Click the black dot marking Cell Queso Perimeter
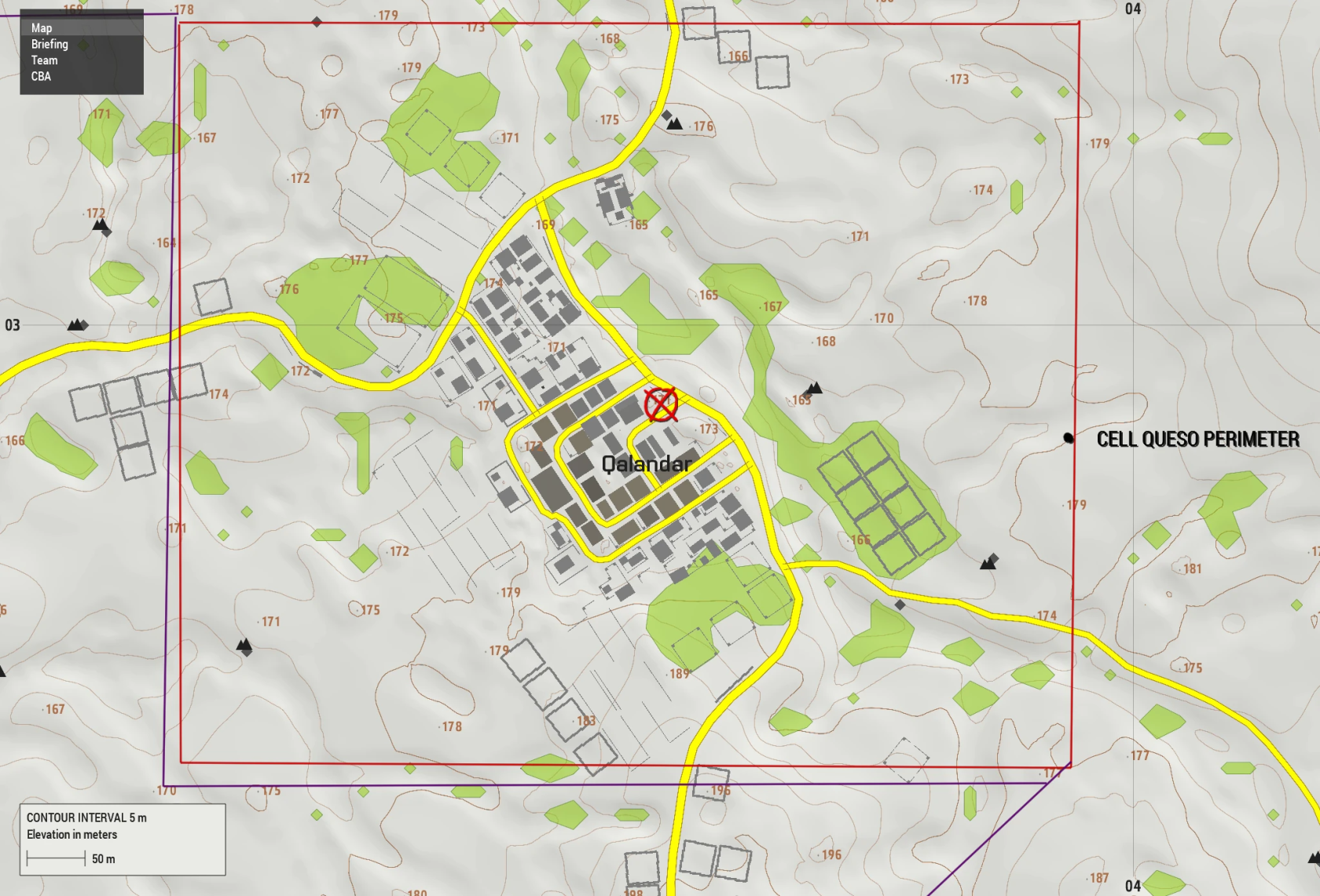The width and height of the screenshot is (1320, 896). [1069, 438]
